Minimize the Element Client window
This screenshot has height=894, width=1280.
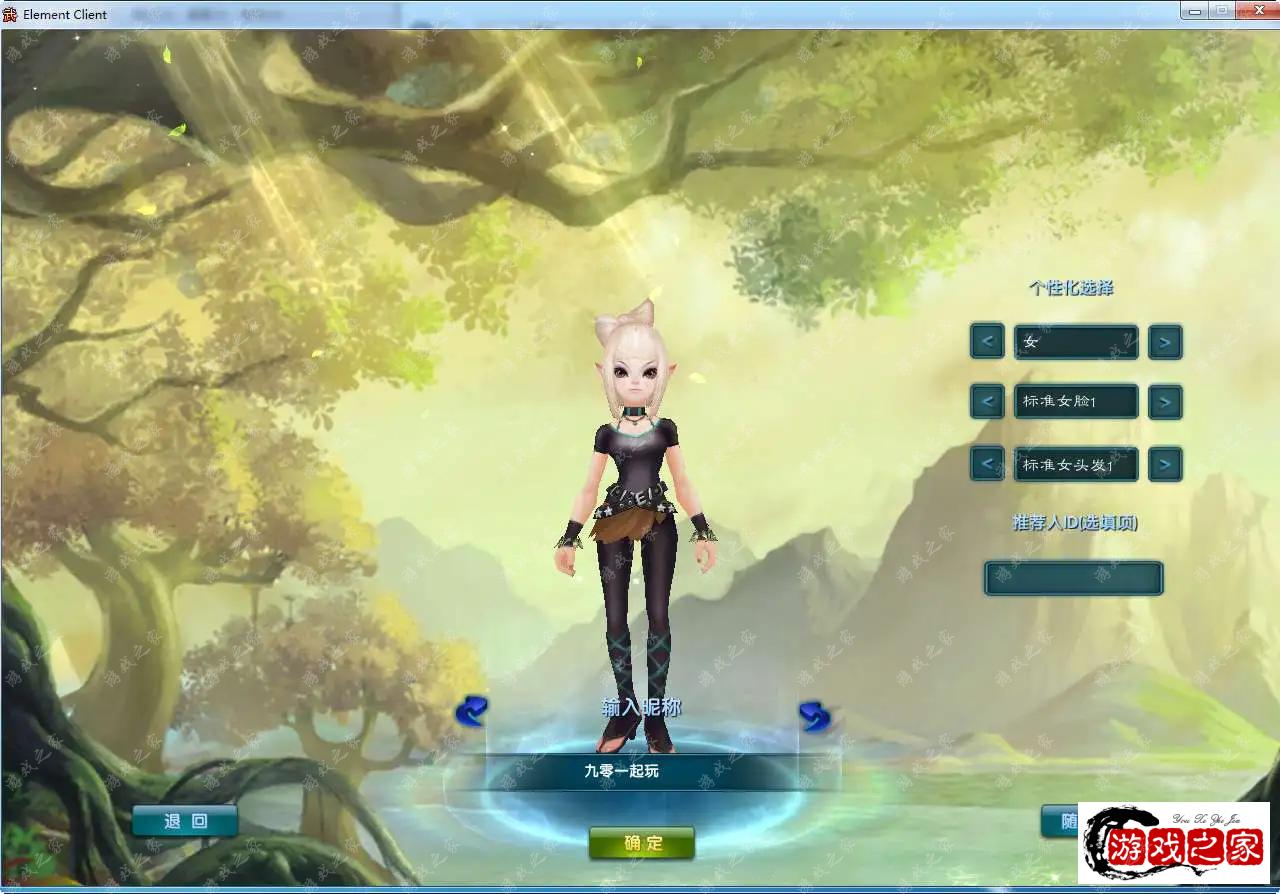point(1193,10)
